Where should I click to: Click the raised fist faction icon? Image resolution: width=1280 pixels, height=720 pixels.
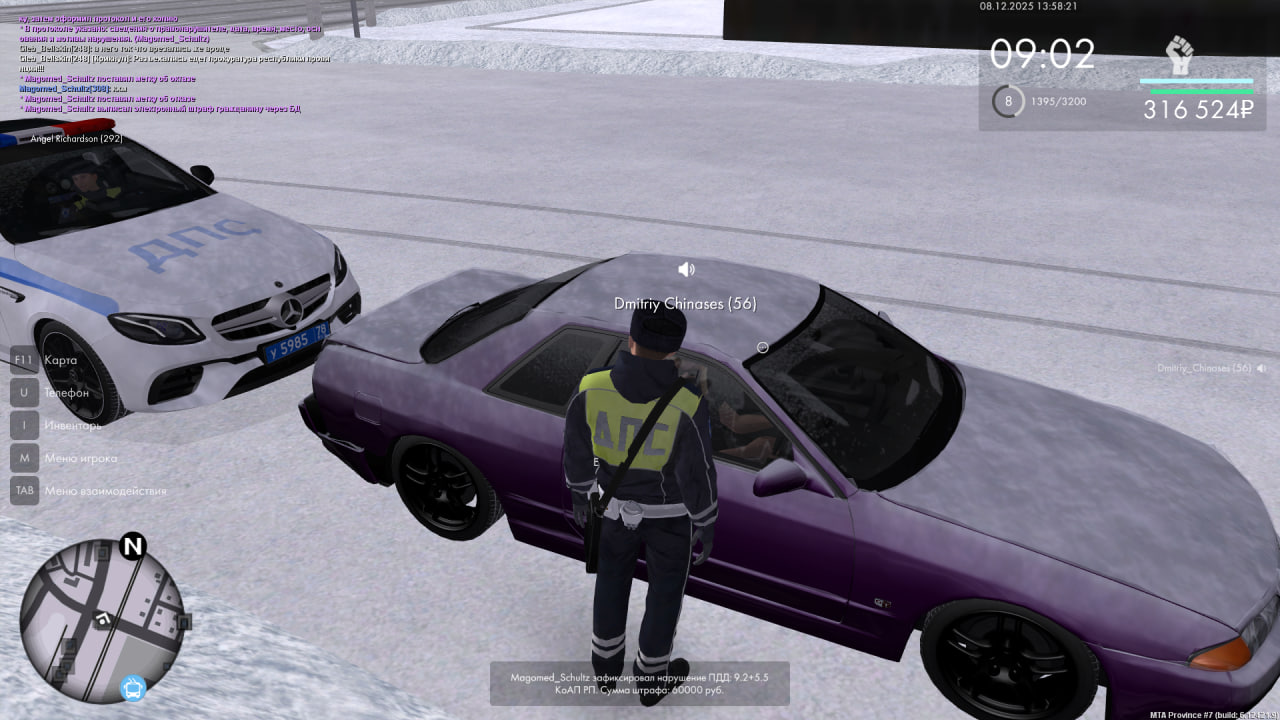(1180, 56)
